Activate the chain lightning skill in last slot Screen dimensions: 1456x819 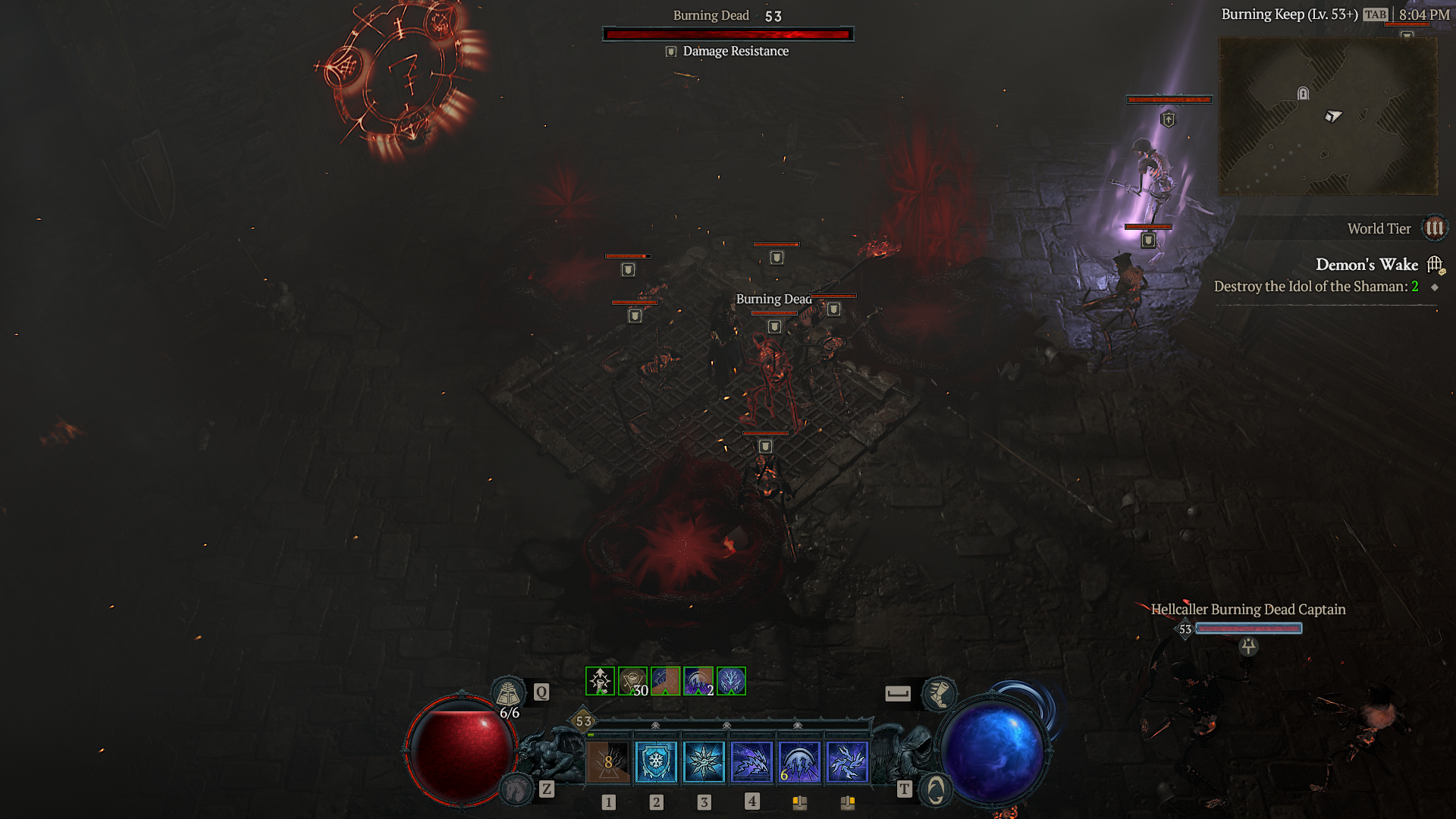click(847, 761)
